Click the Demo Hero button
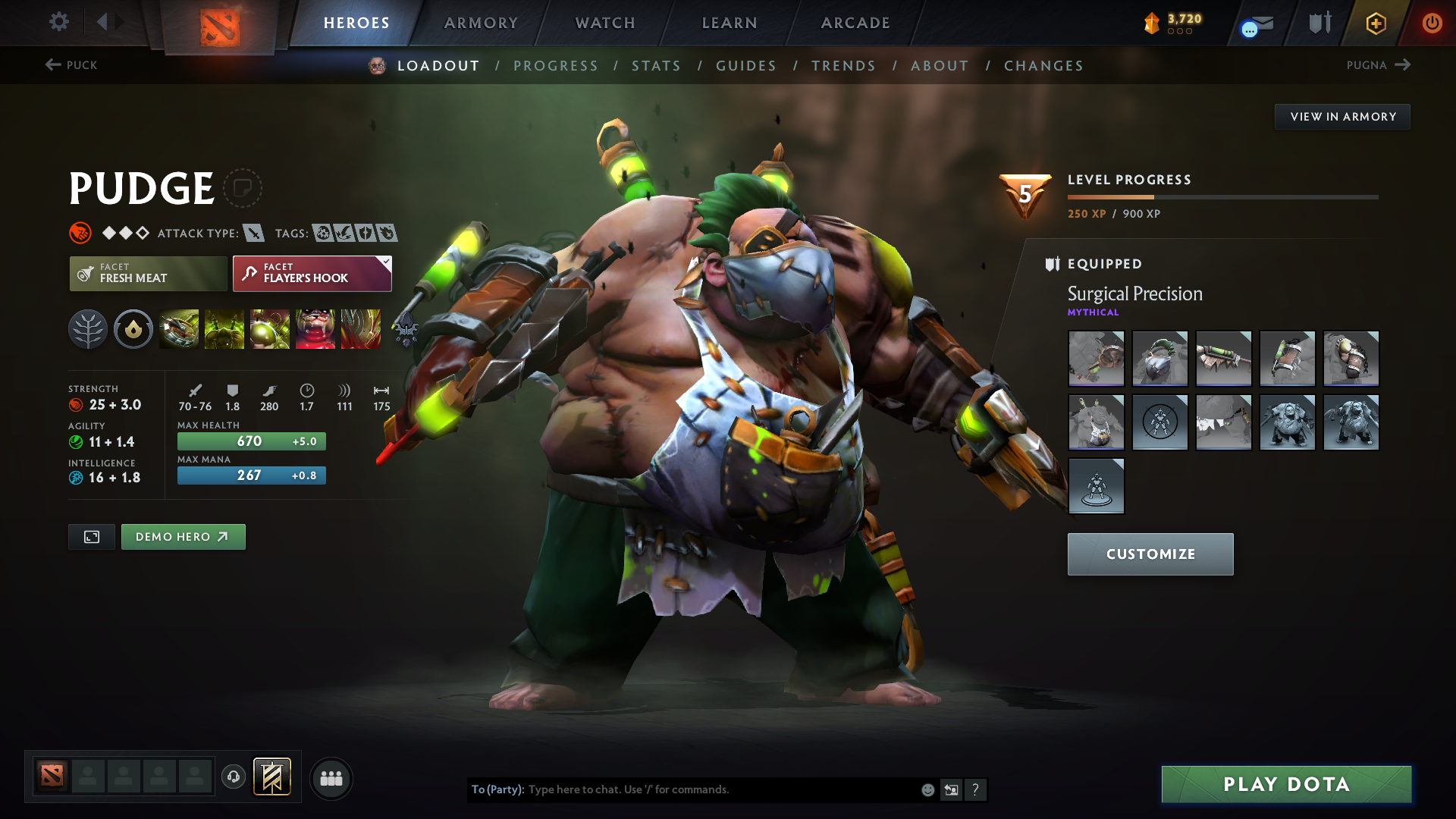Viewport: 1456px width, 819px height. click(x=183, y=536)
